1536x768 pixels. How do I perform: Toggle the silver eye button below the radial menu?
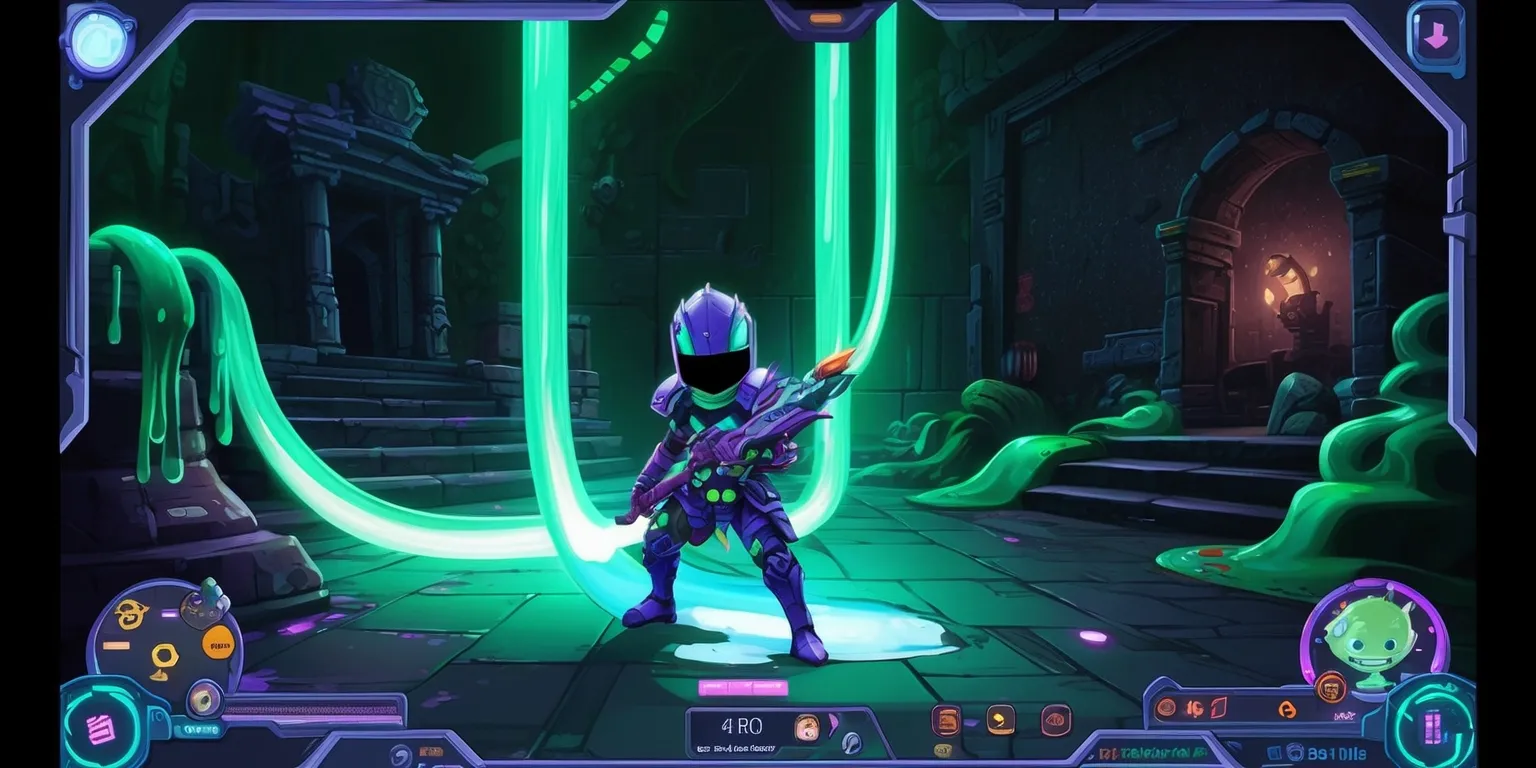pos(203,700)
